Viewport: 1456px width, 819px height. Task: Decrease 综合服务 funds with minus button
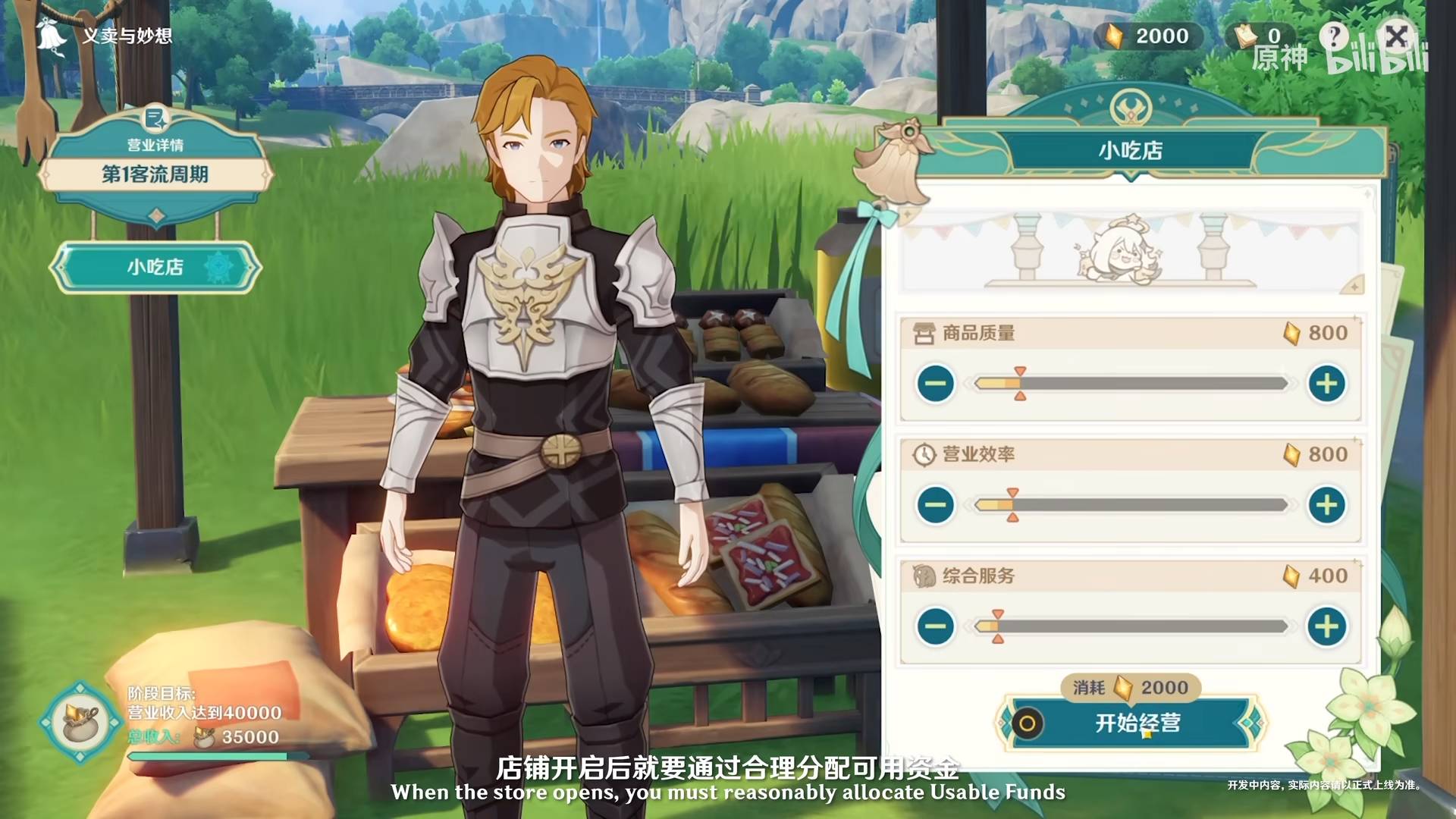tap(935, 626)
